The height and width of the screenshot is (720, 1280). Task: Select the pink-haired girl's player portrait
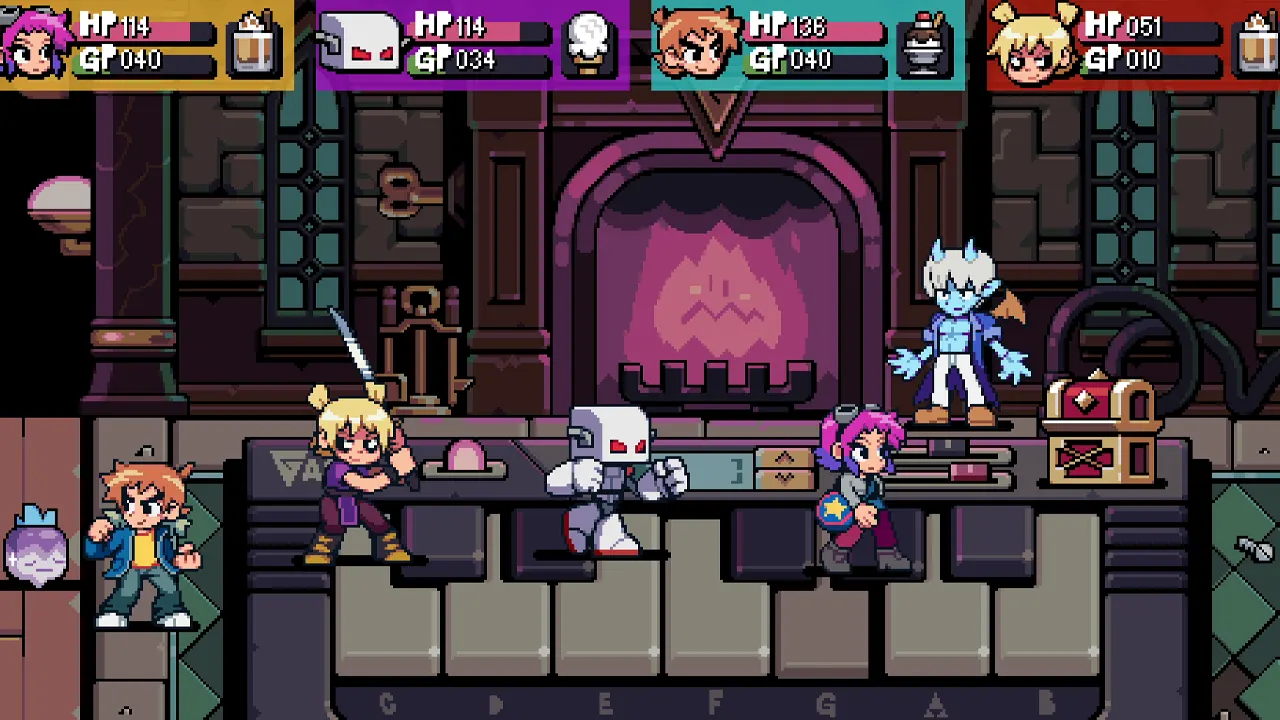tap(36, 45)
